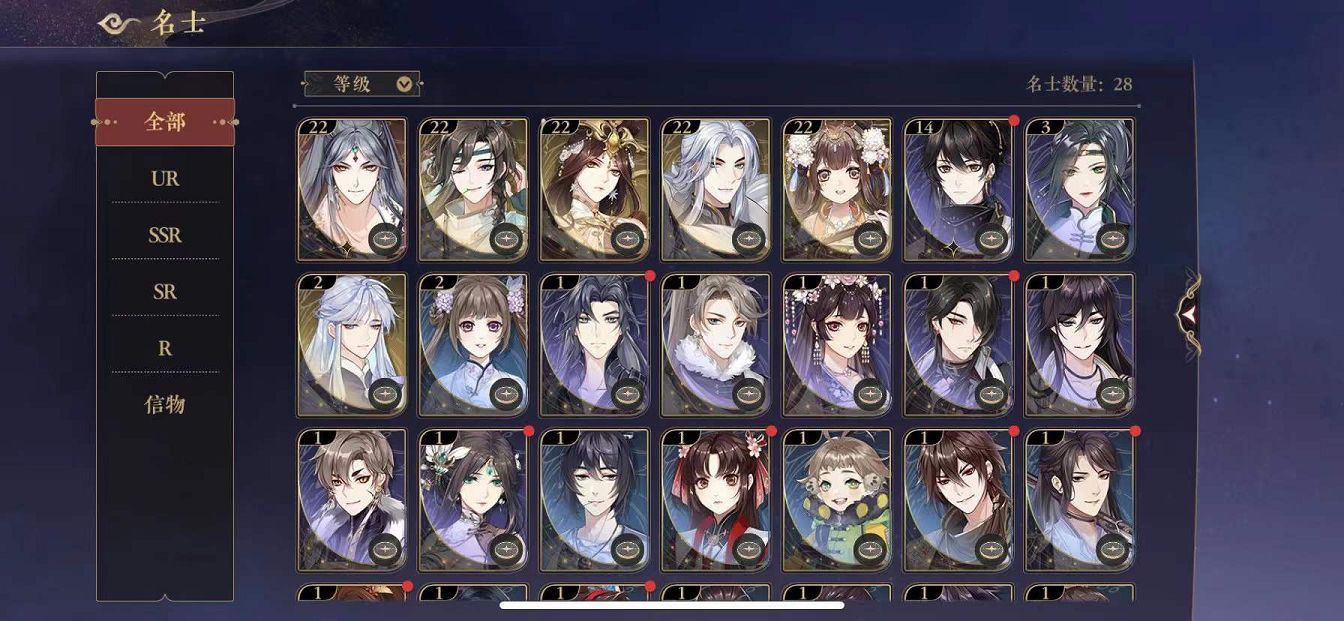Open the level 22 grey-haired forehead-gem card
Image resolution: width=1344 pixels, height=621 pixels.
click(352, 189)
